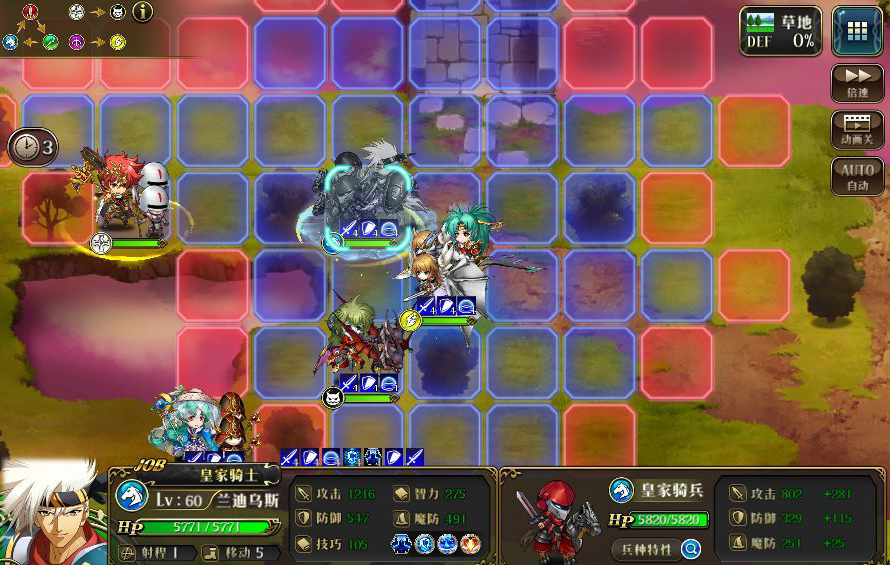This screenshot has height=565, width=890.
Task: Toggle the 倍速 double-speed button
Action: point(857,82)
